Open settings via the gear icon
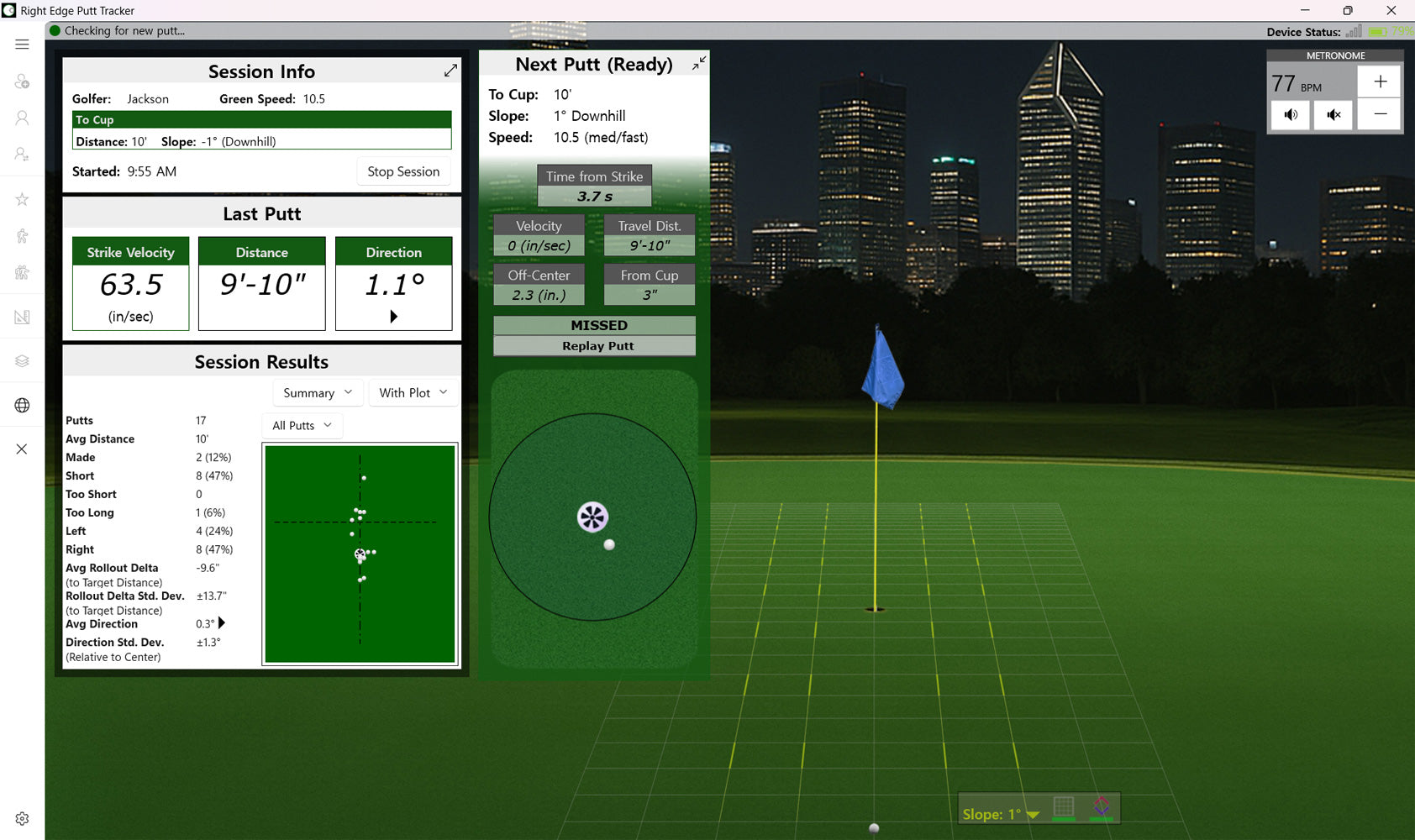The height and width of the screenshot is (840, 1415). [x=22, y=818]
